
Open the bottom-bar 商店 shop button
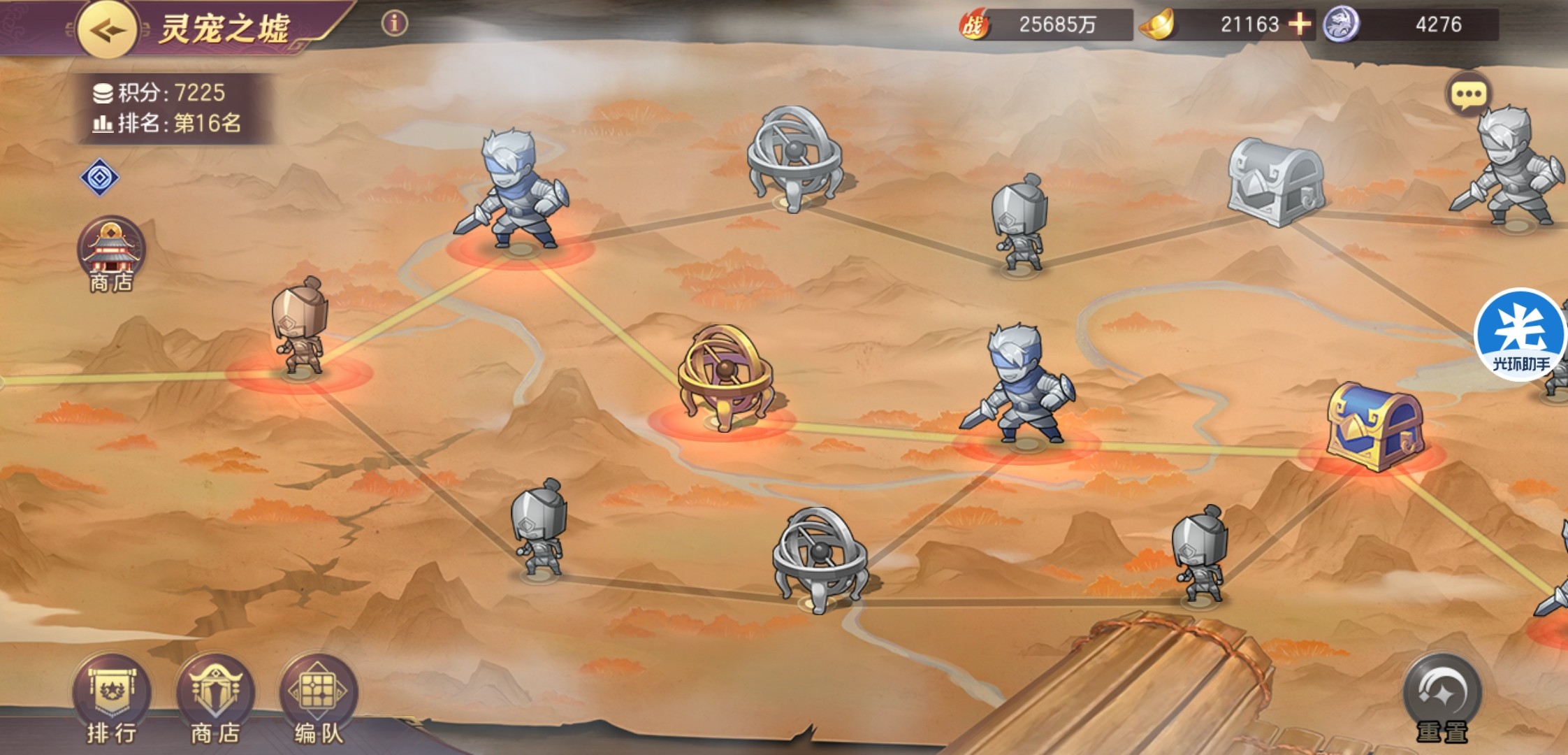click(215, 700)
